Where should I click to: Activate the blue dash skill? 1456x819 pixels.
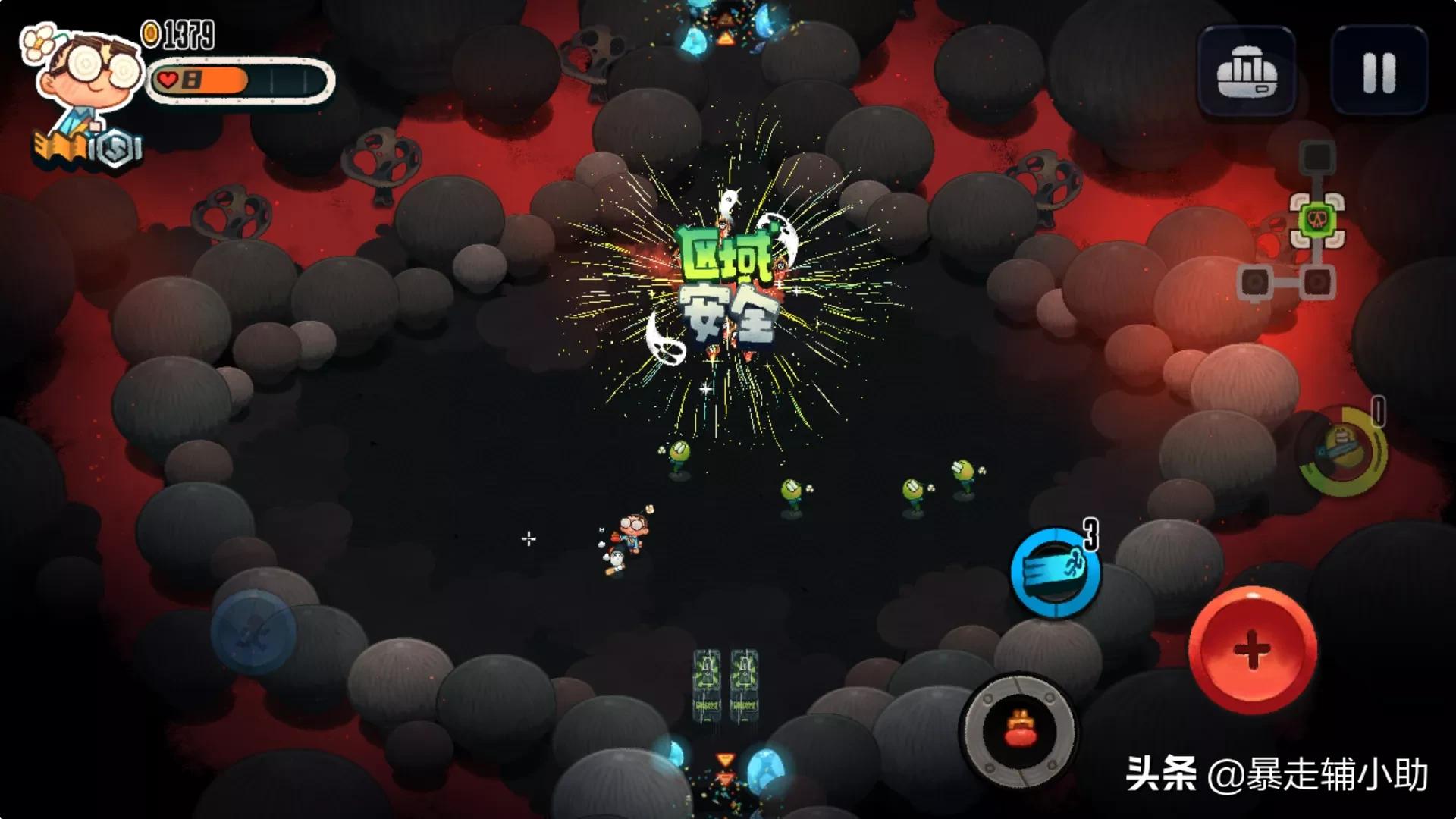[x=1055, y=573]
